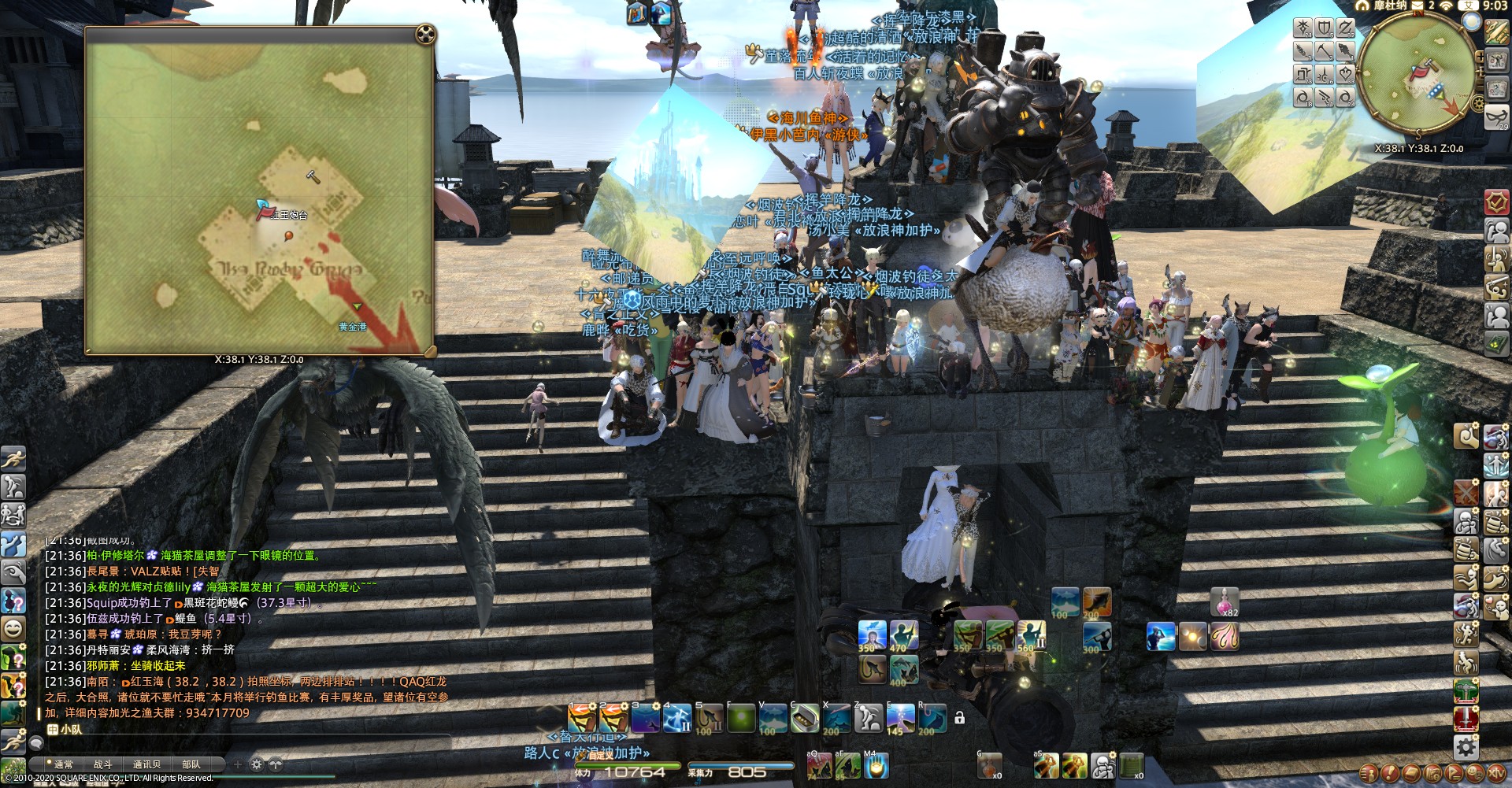Open the 部队 chat tab

(x=191, y=764)
